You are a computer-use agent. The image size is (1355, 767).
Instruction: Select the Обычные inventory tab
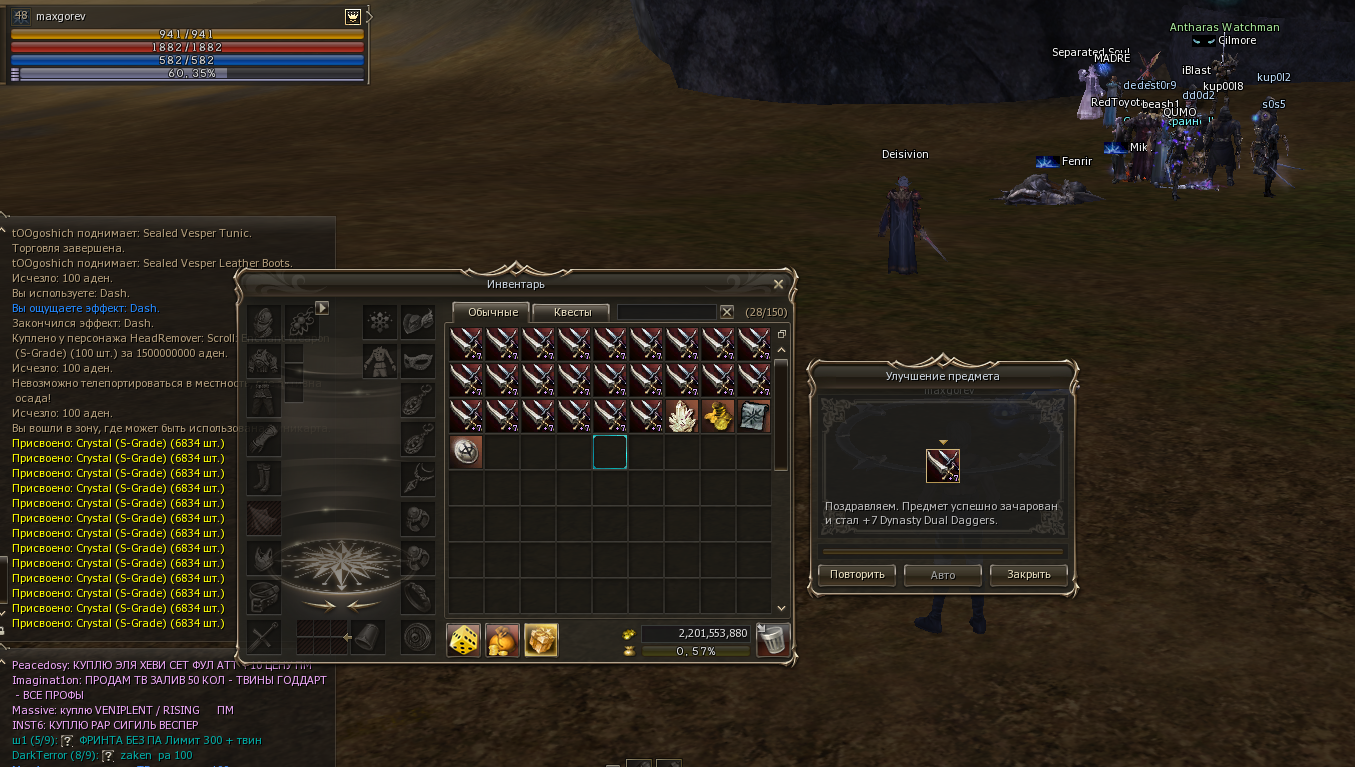coord(492,312)
